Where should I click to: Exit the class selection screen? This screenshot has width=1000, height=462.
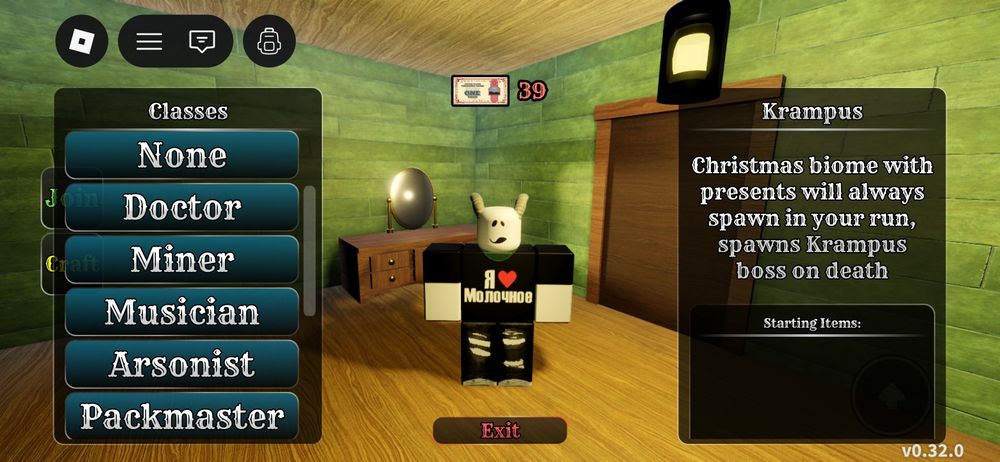[500, 431]
